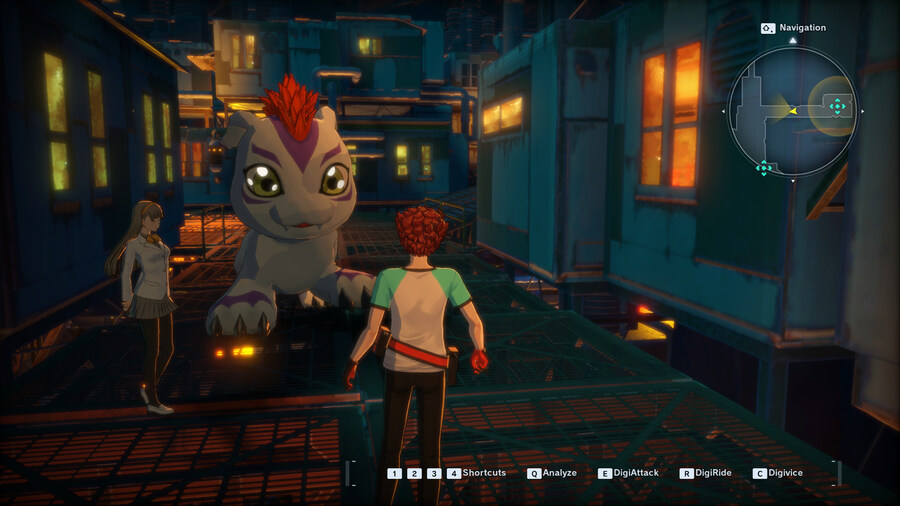Click the yellow player arrow on the minimap
The height and width of the screenshot is (506, 900).
pos(792,111)
